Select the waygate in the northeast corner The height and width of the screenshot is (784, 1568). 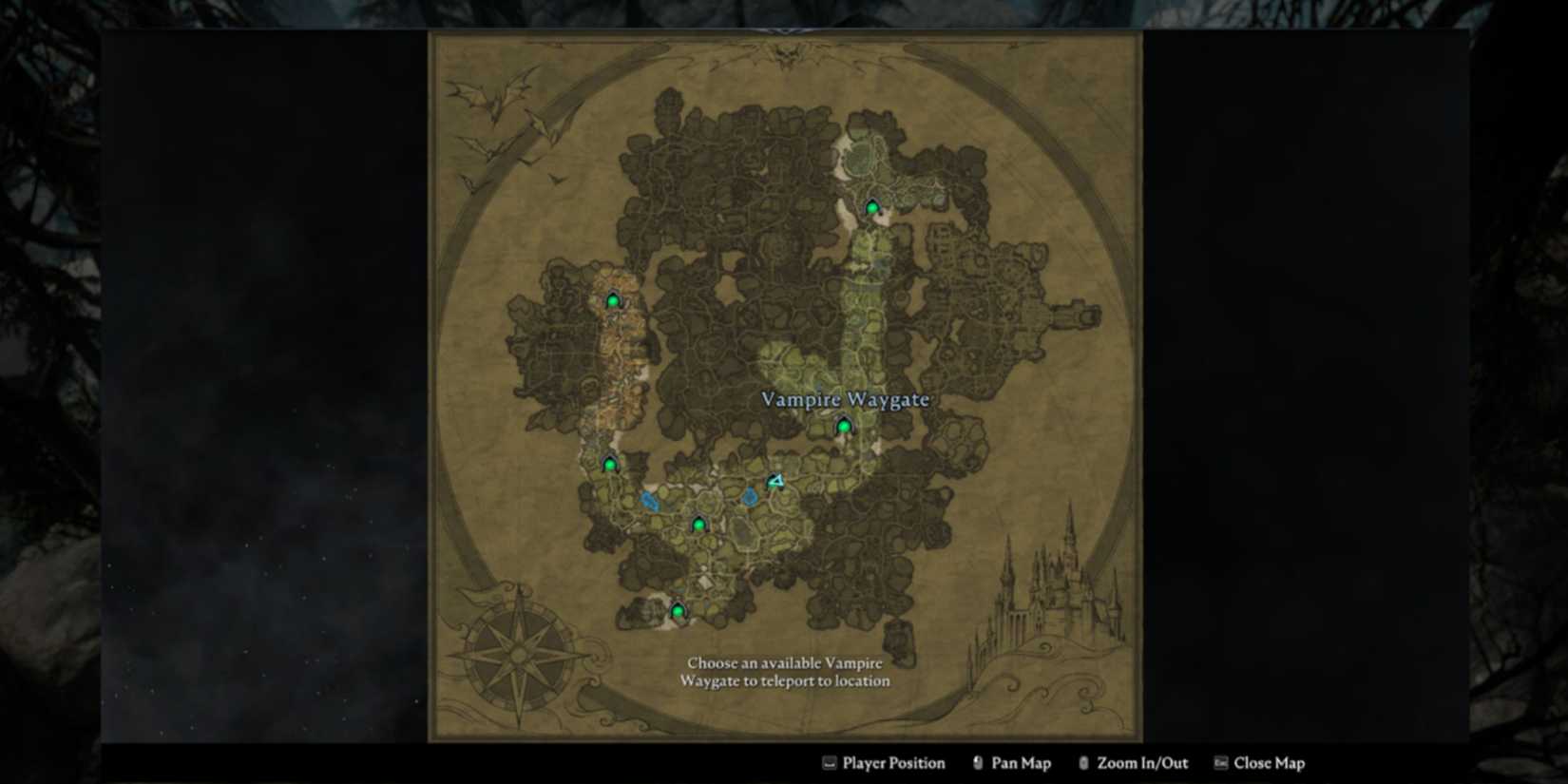870,205
